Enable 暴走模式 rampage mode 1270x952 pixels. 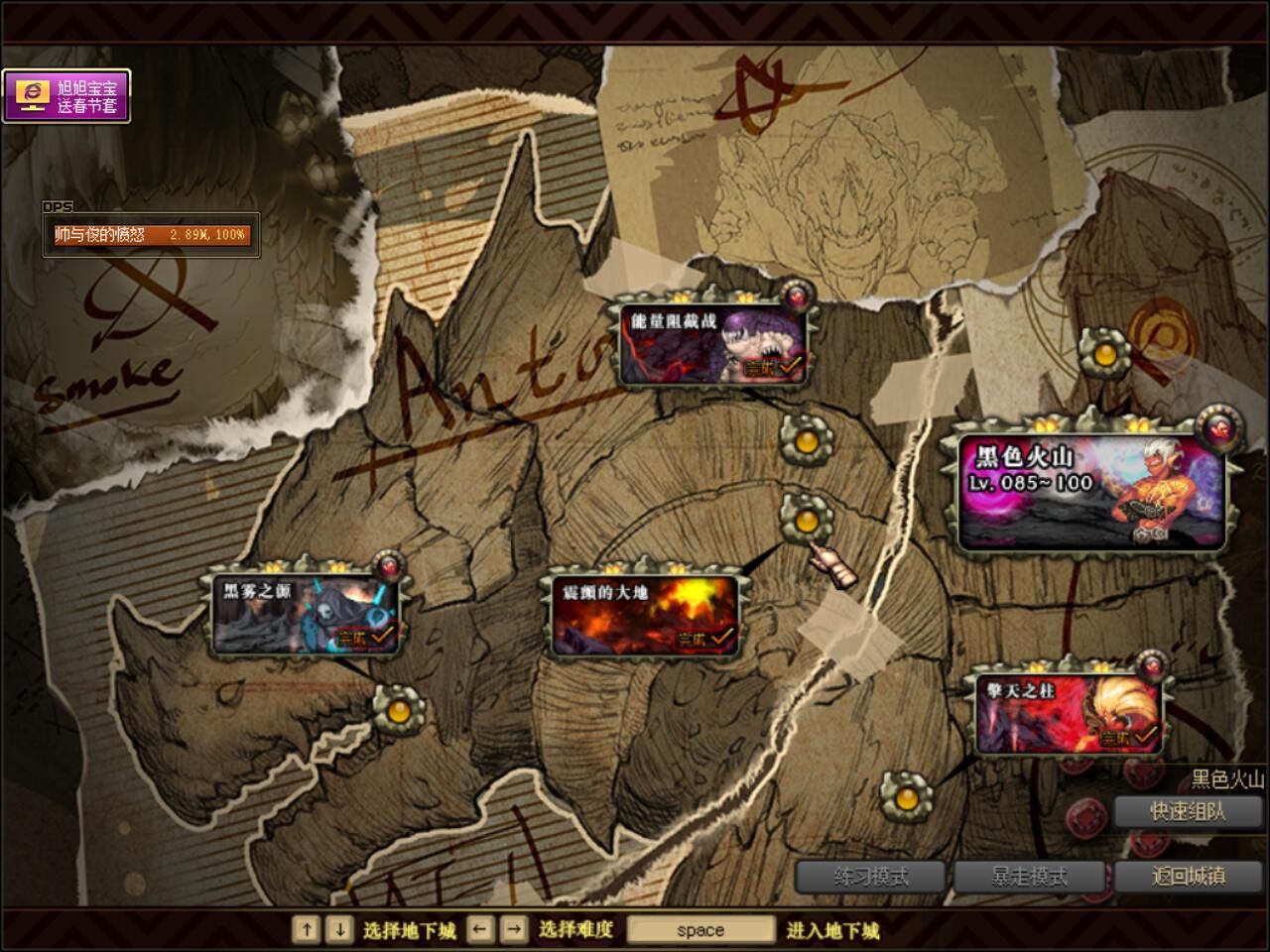[x=1030, y=877]
